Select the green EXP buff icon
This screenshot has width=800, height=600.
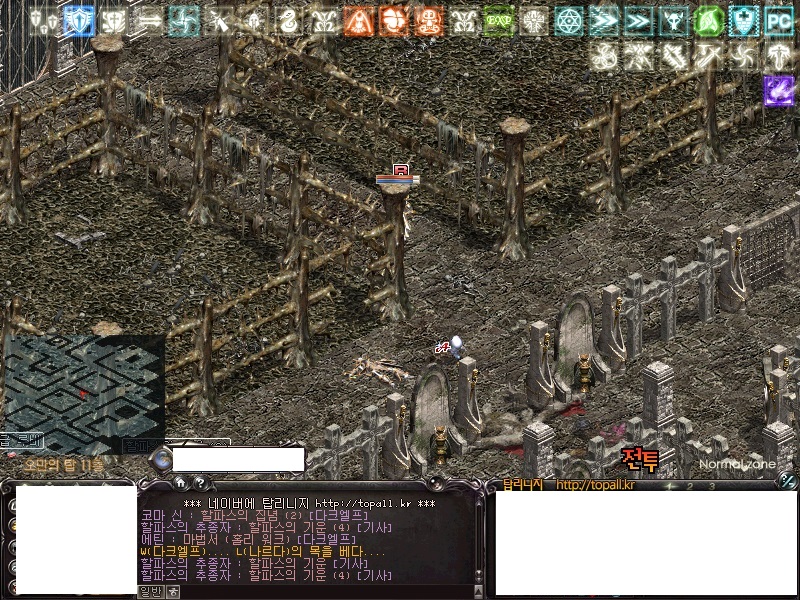click(498, 20)
